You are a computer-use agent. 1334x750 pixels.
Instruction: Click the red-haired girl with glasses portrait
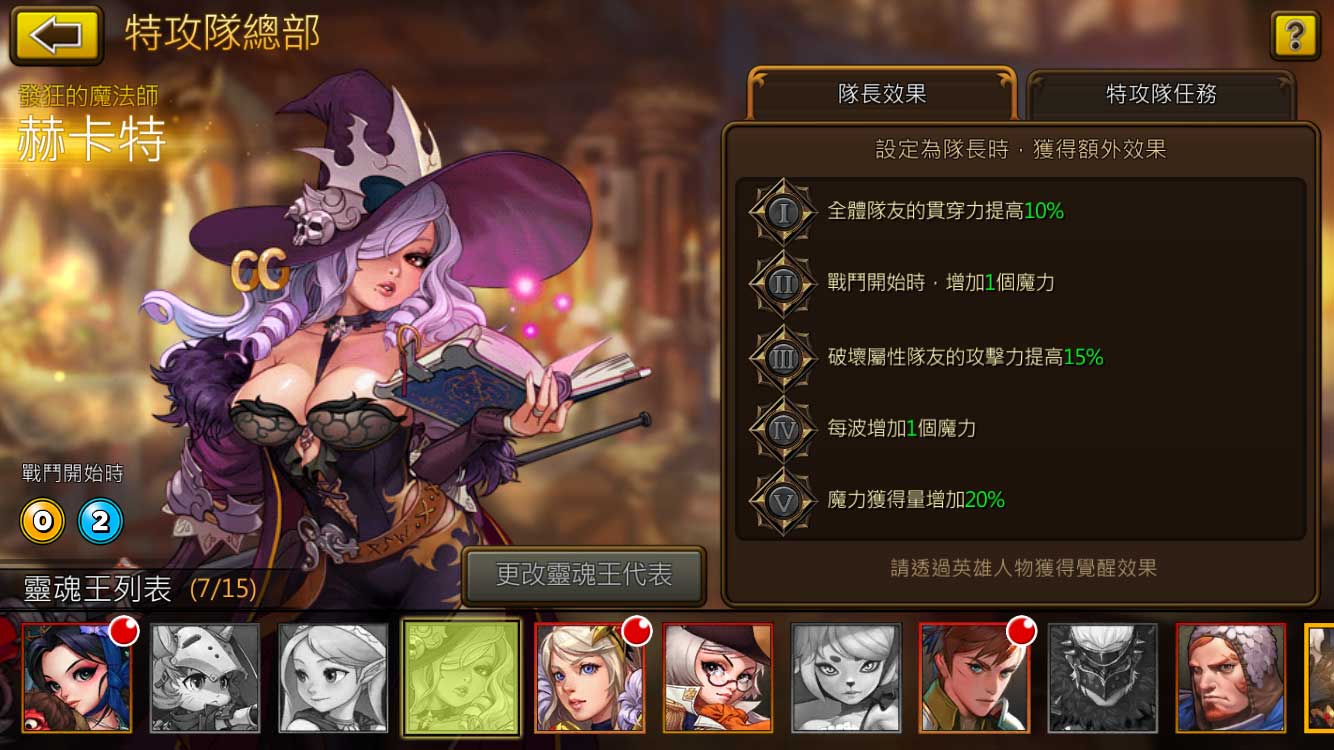click(x=718, y=678)
